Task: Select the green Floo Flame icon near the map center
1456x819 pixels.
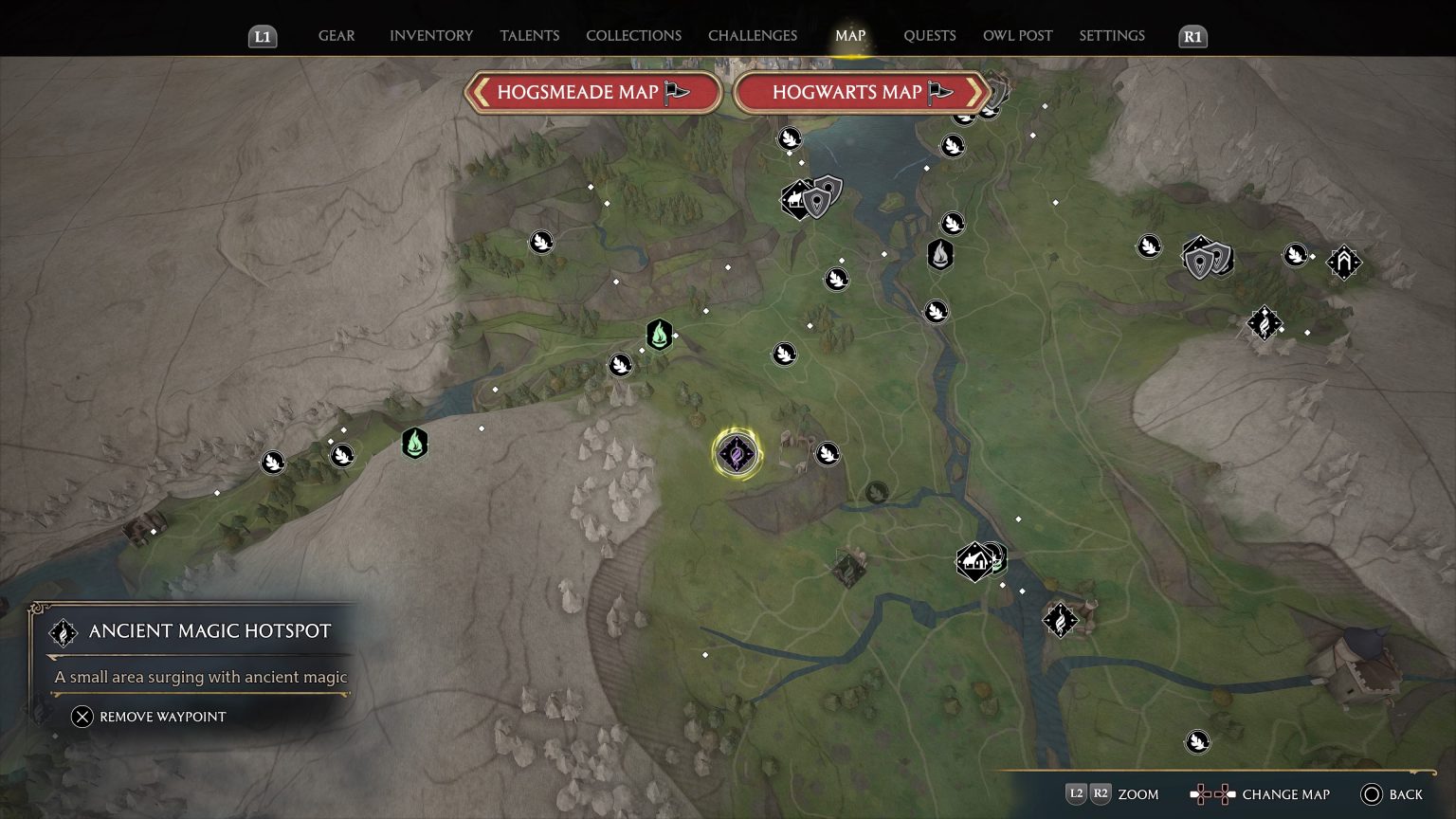Action: click(x=660, y=335)
